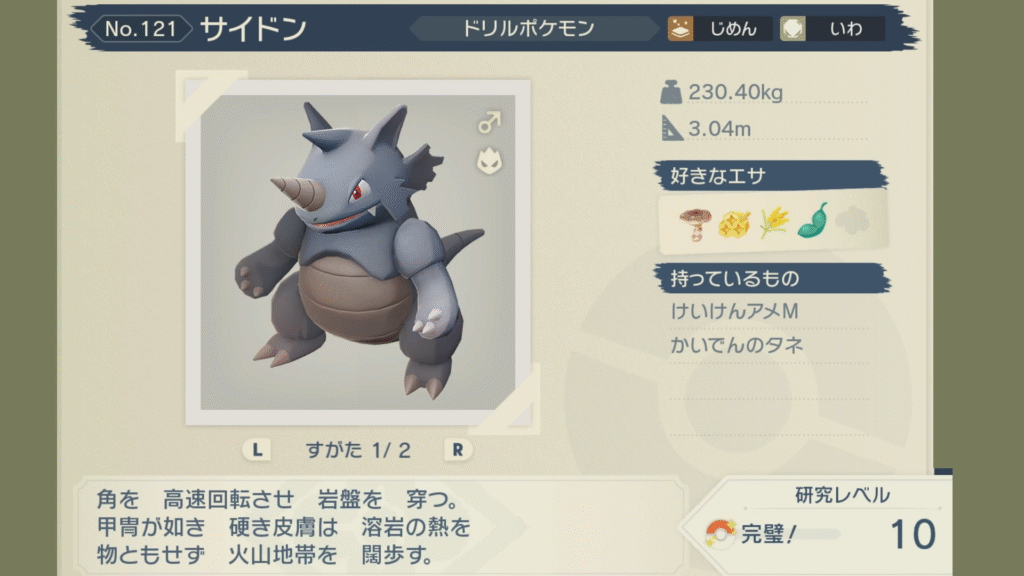Viewport: 1024px width, 576px height.
Task: Select the かいでんのタネ held item row
Action: coord(738,346)
